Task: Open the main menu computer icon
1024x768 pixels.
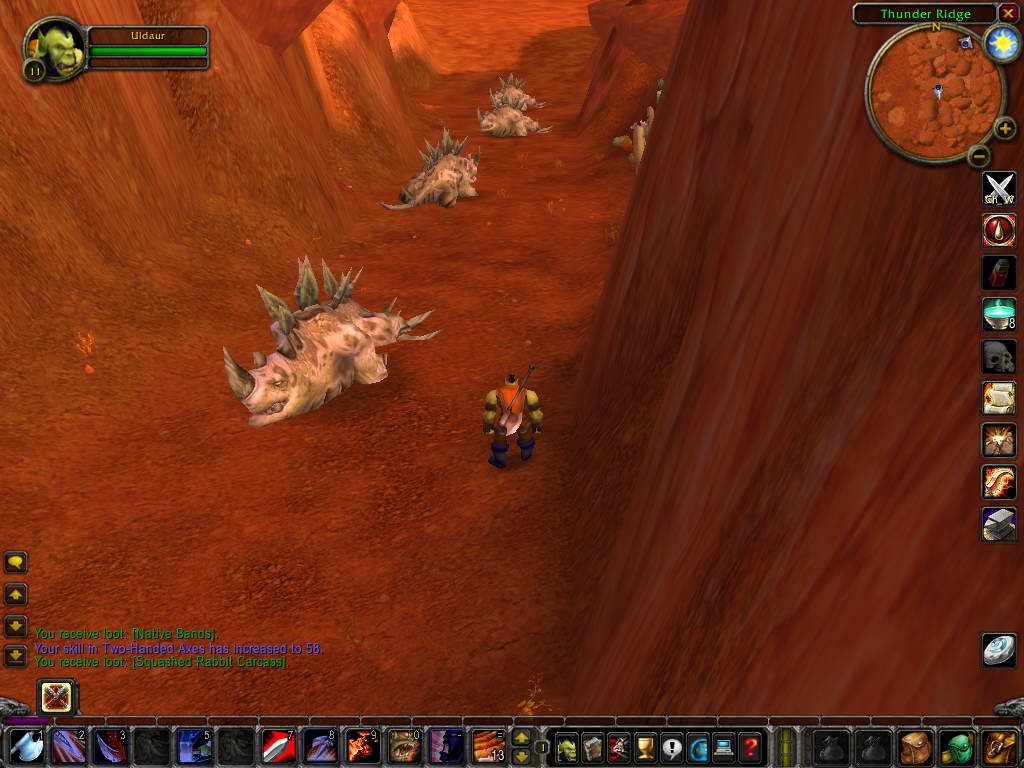Action: tap(723, 746)
